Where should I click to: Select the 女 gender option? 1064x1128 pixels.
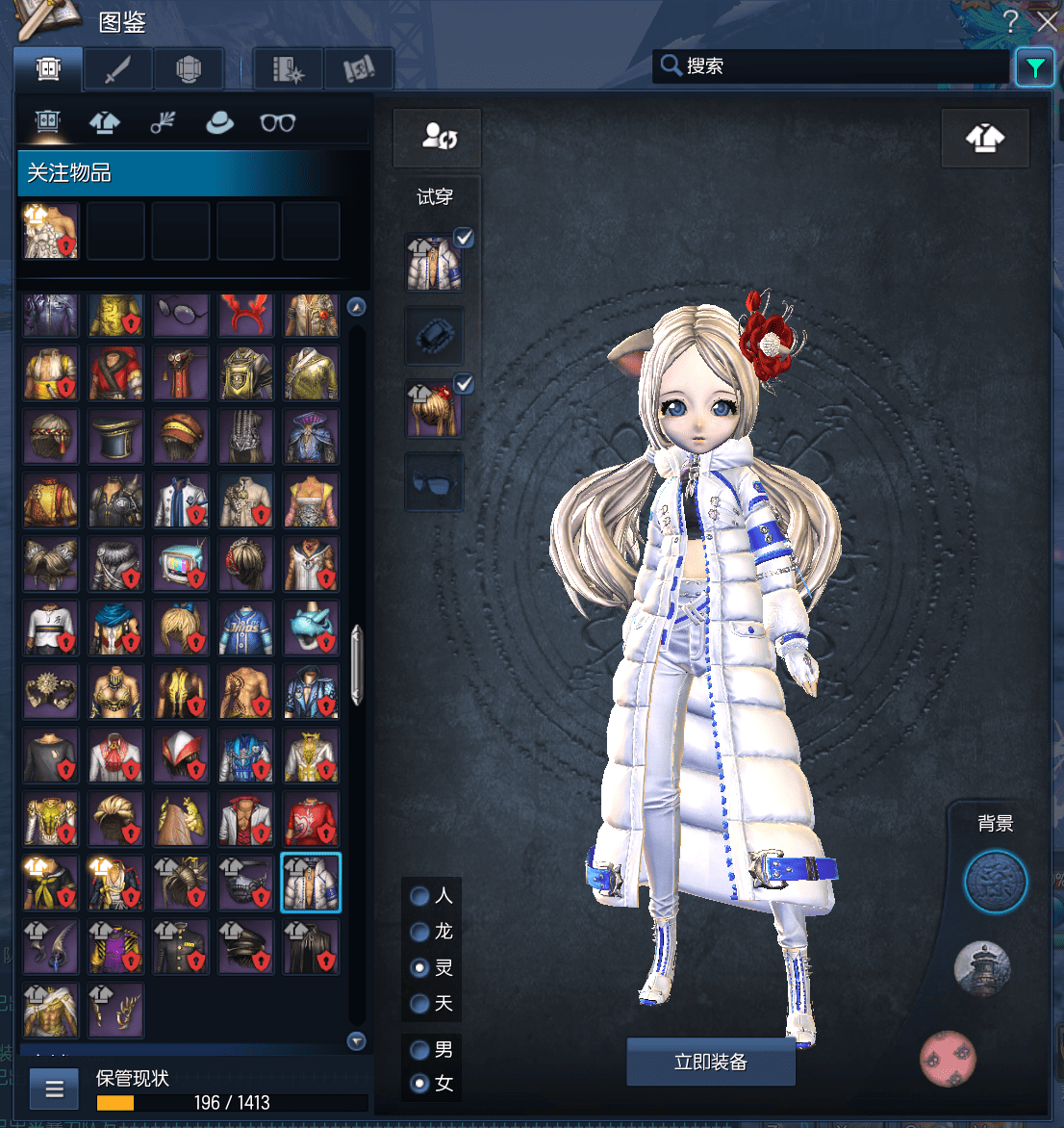[x=420, y=1084]
